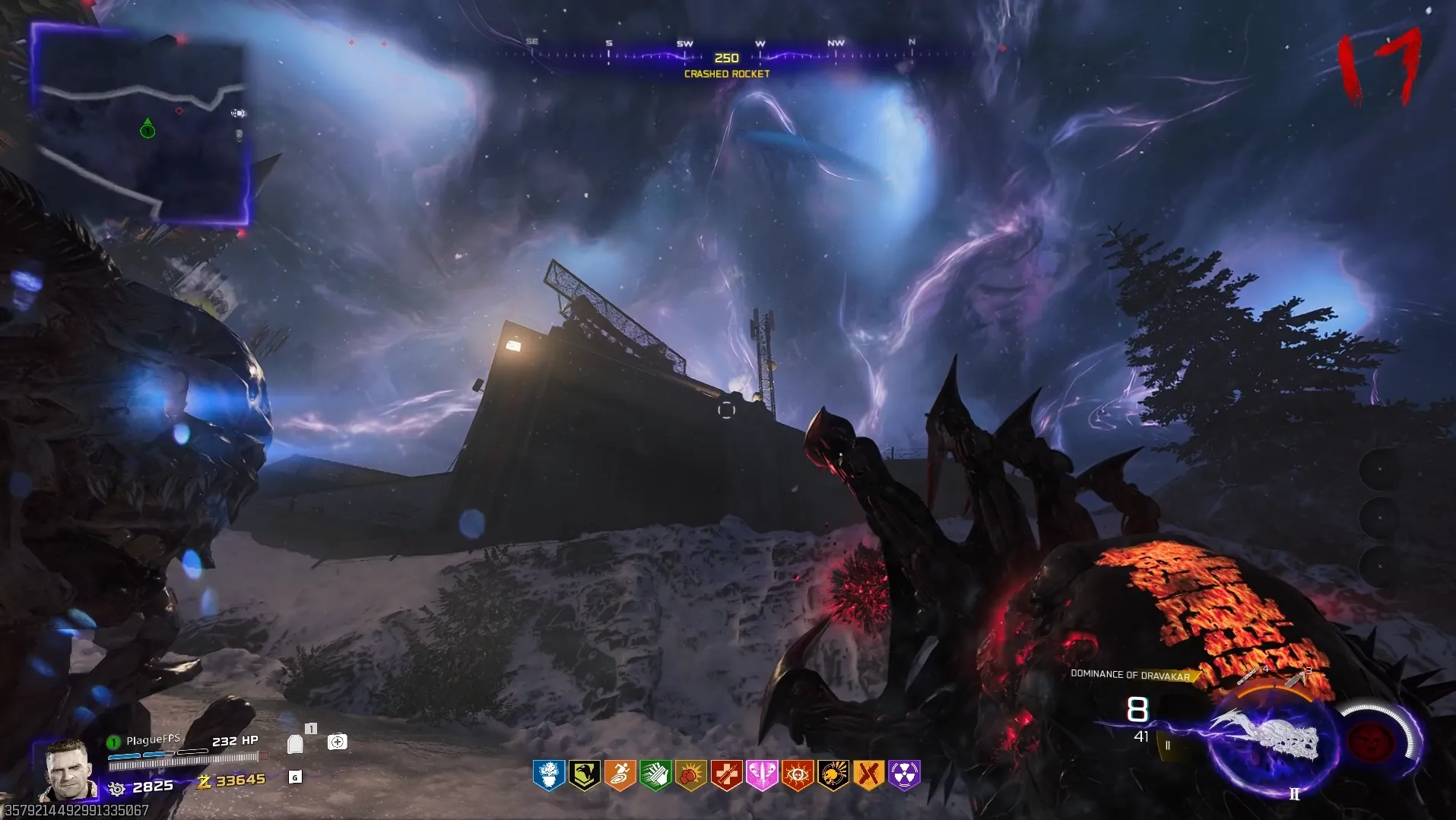Select the pink Elemental Pop perk icon
1456x820 pixels.
click(x=762, y=775)
